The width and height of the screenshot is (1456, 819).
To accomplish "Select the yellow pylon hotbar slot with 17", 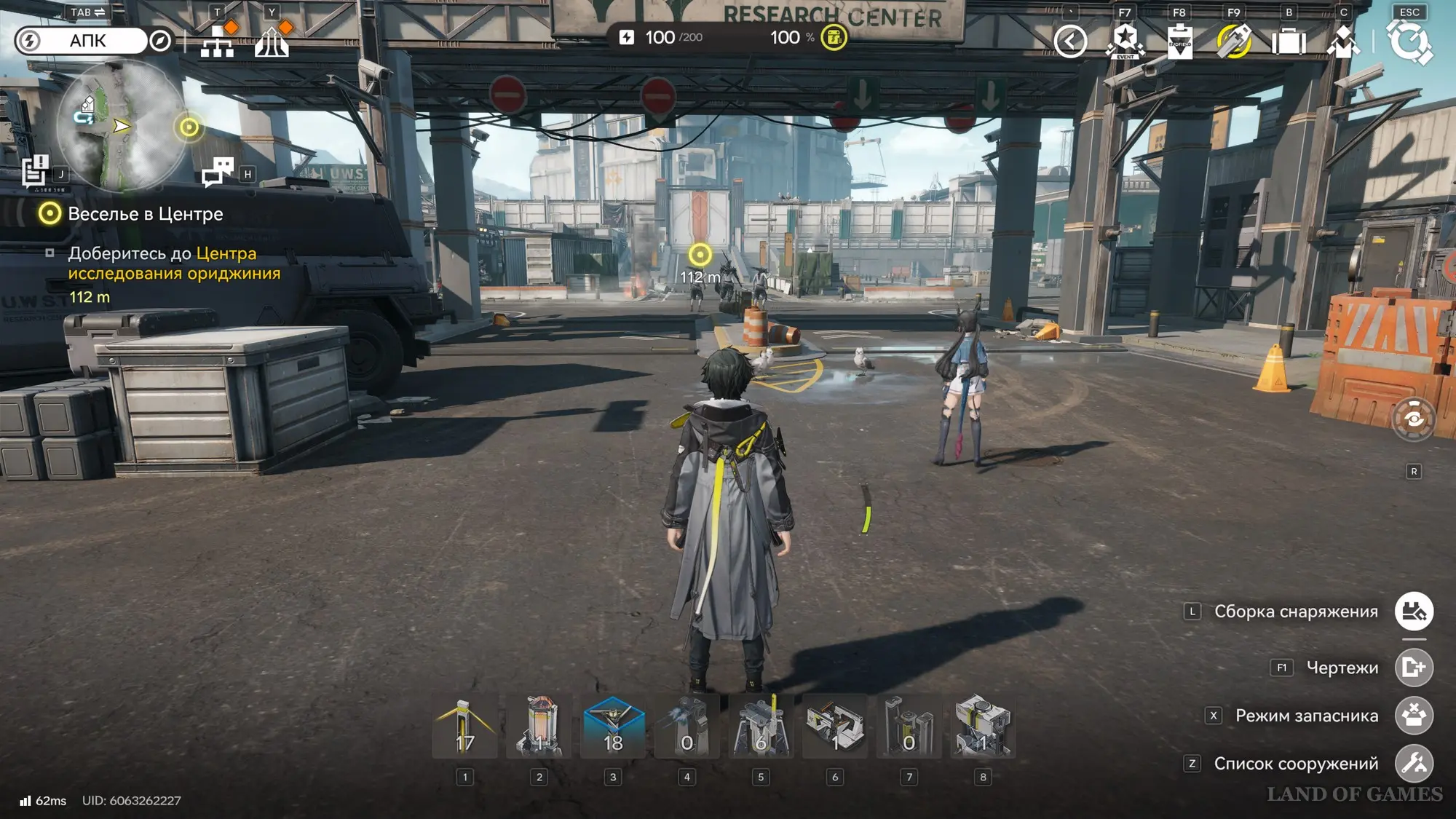I will (x=465, y=727).
